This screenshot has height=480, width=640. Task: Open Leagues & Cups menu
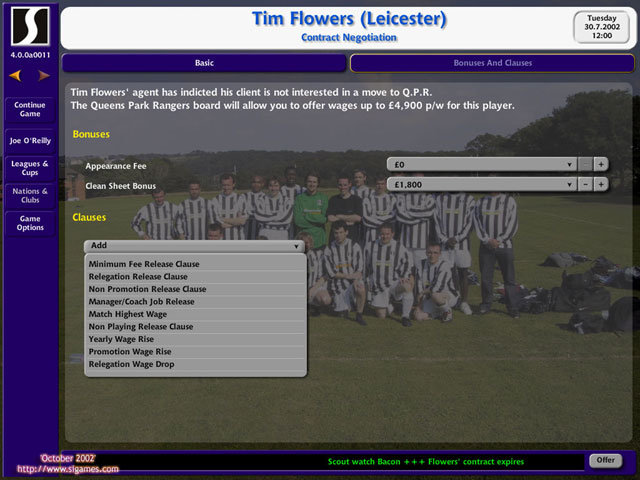(30, 168)
